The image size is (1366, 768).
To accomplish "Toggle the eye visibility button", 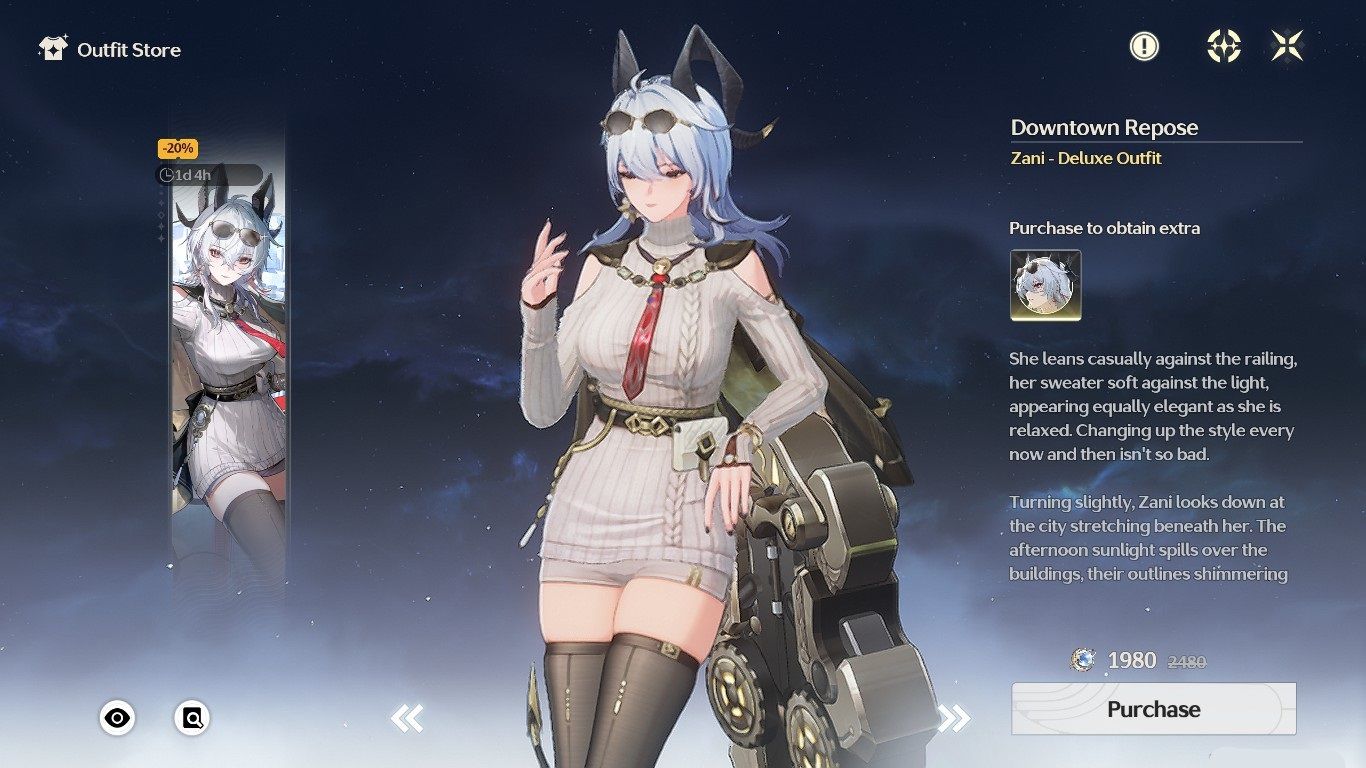I will point(117,717).
